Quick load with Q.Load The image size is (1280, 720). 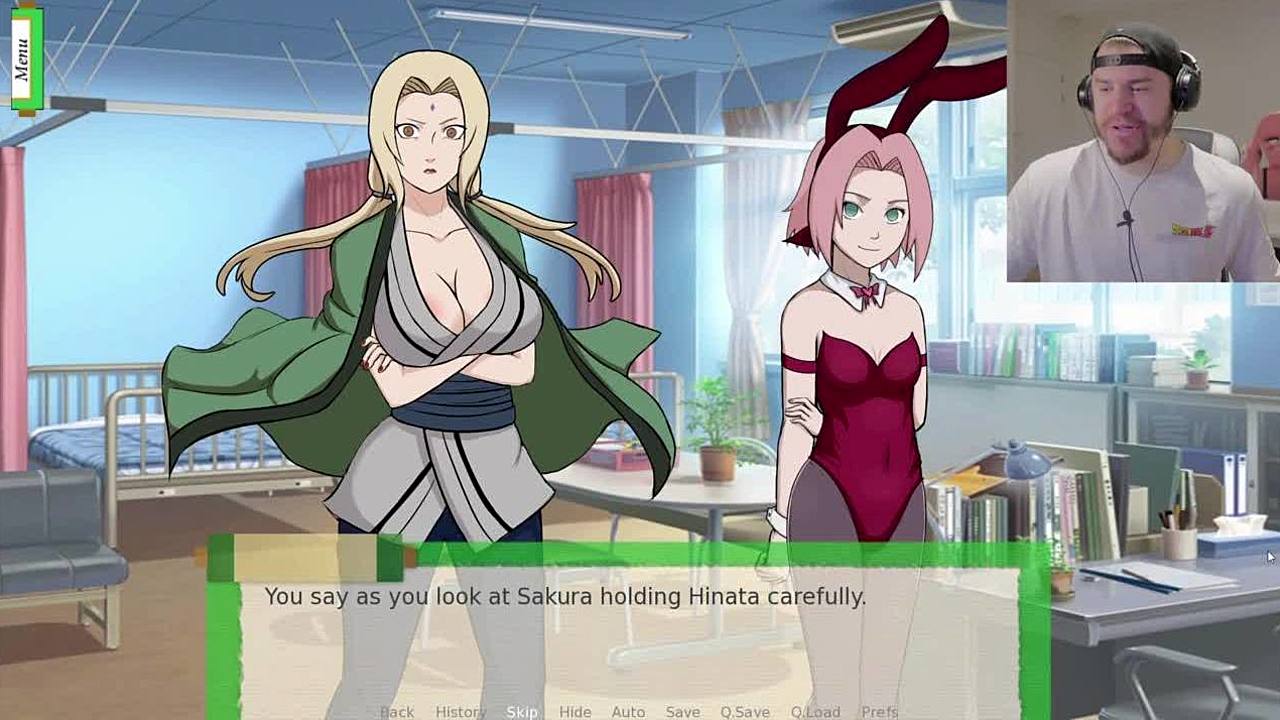coord(815,712)
